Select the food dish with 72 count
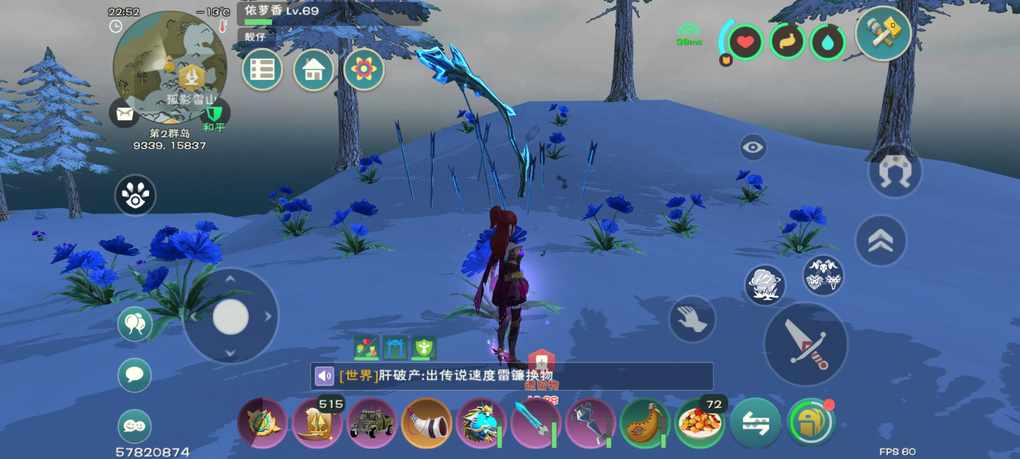The width and height of the screenshot is (1020, 459). (699, 423)
